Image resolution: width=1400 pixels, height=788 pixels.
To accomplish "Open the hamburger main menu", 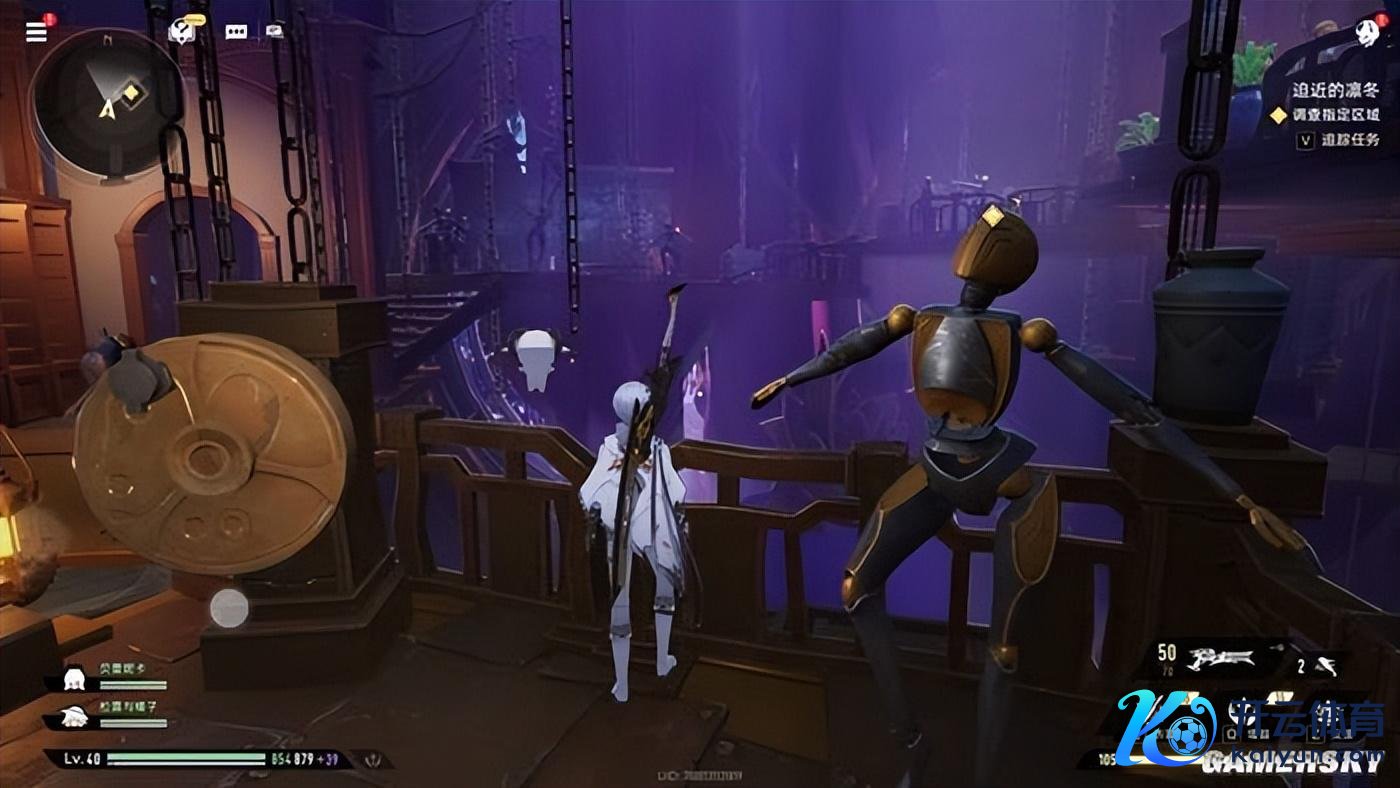I will (36, 31).
